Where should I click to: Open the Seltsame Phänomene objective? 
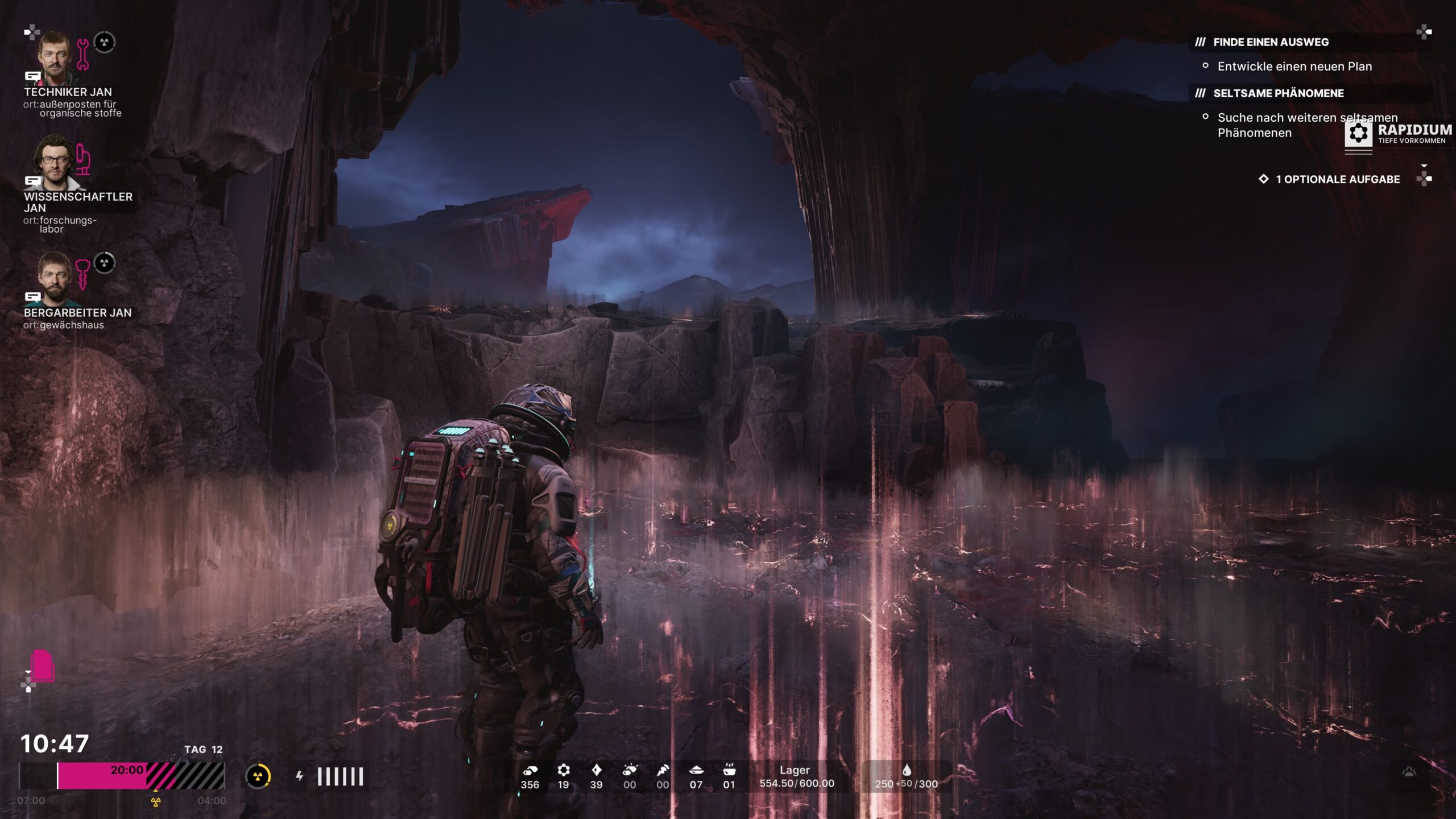(x=1278, y=93)
